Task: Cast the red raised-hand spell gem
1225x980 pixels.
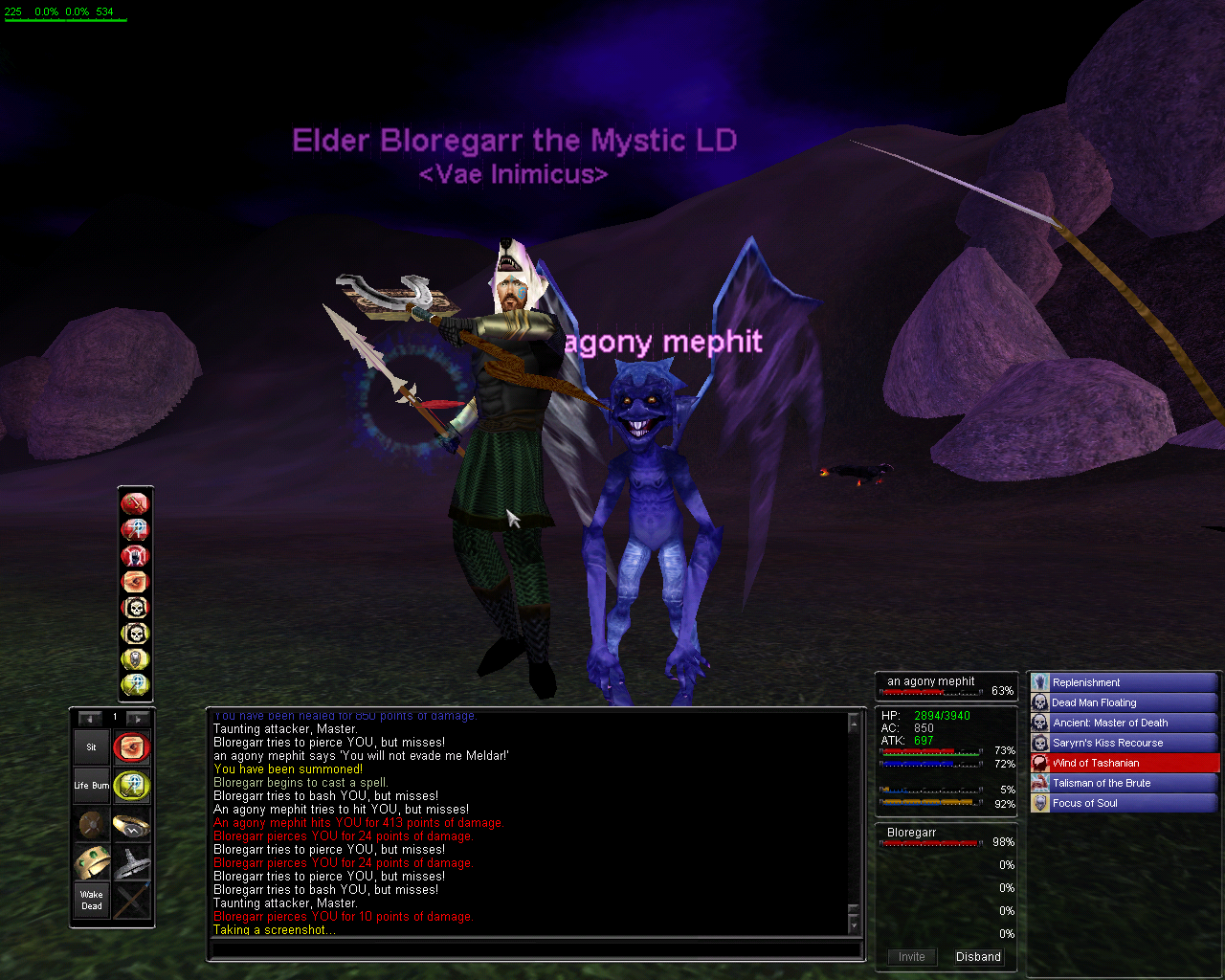Action: [x=135, y=555]
